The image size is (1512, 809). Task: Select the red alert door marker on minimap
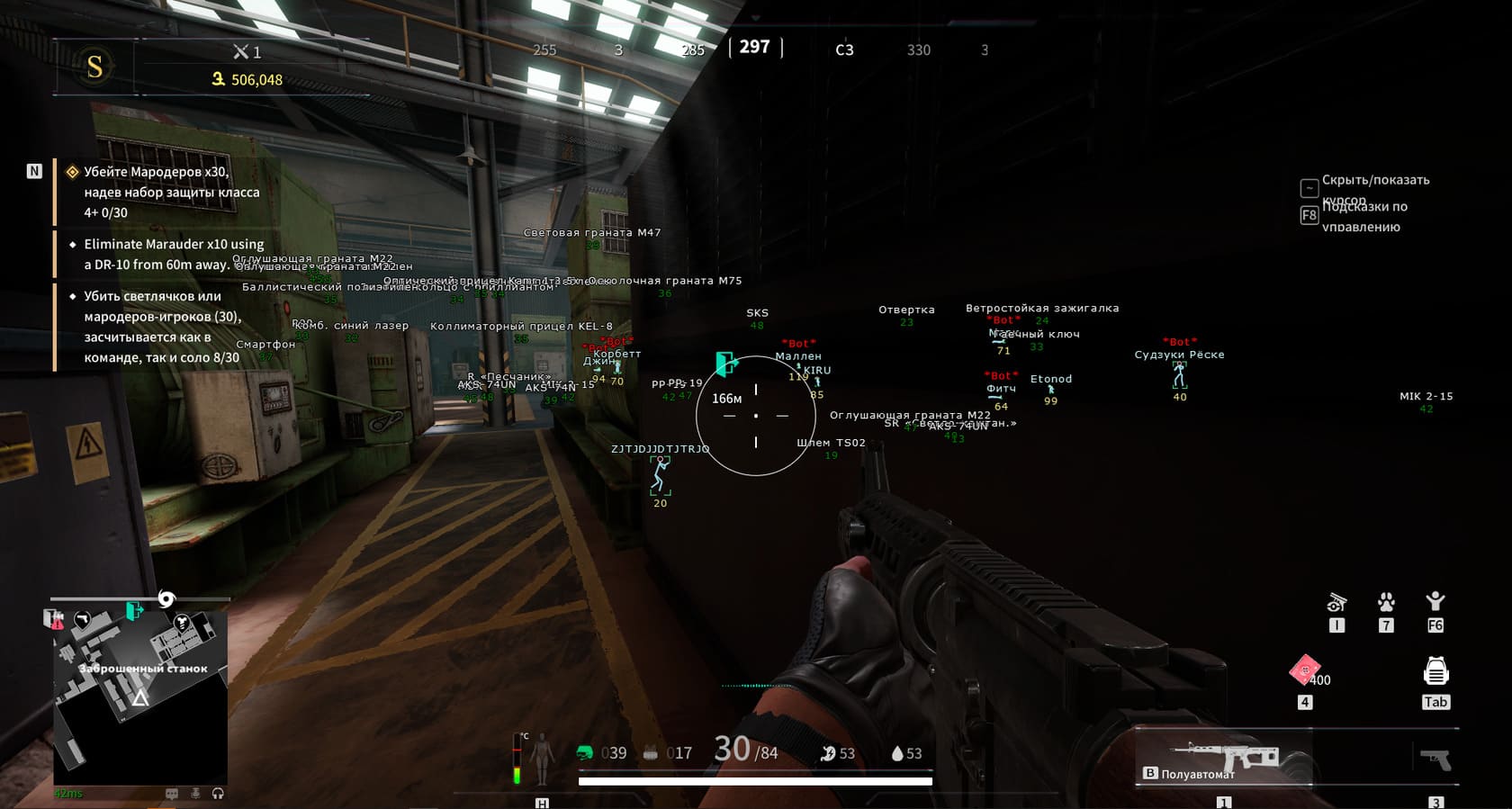pyautogui.click(x=55, y=619)
